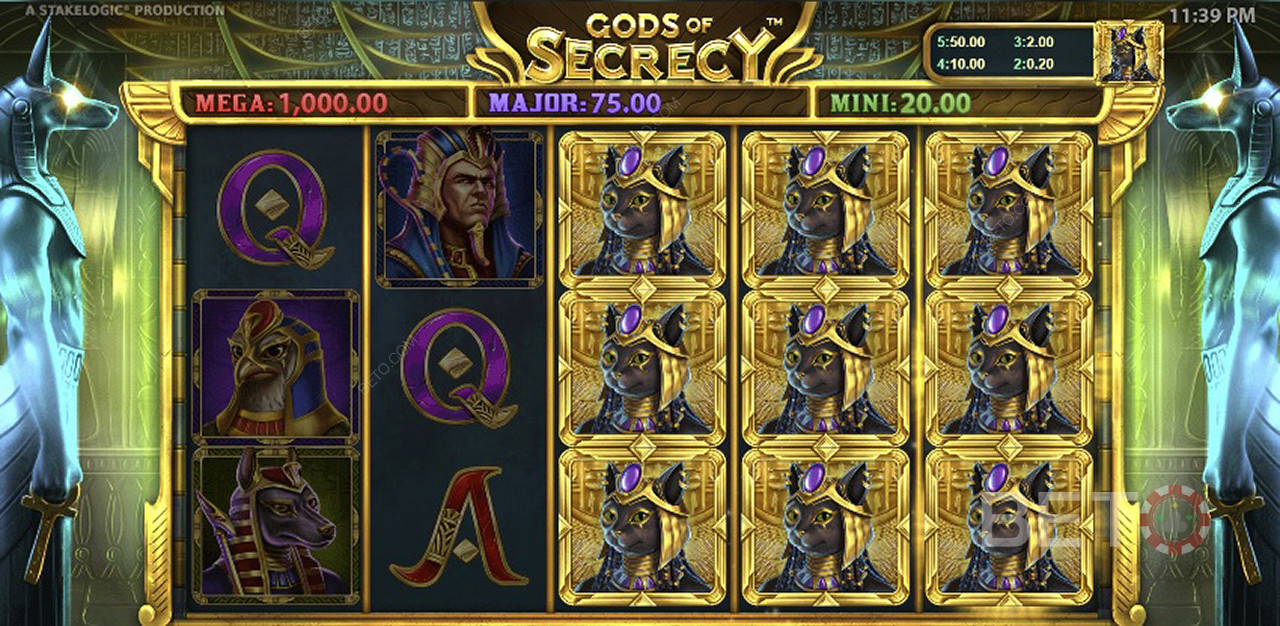The image size is (1280, 626).
Task: Select the Anubis jackal symbol on the reels
Action: pyautogui.click(x=276, y=525)
